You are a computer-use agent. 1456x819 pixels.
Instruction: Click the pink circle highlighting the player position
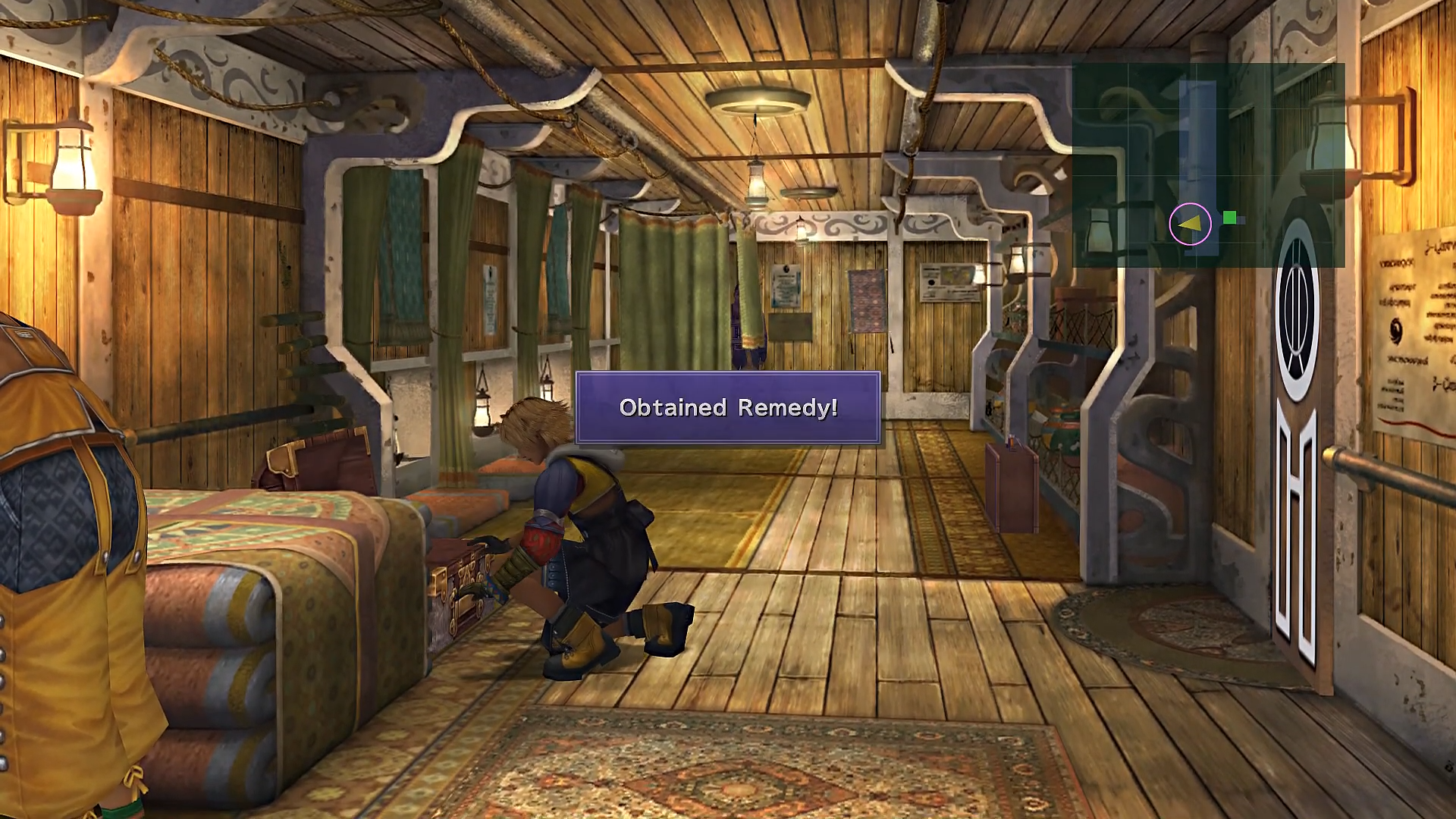coord(1191,224)
